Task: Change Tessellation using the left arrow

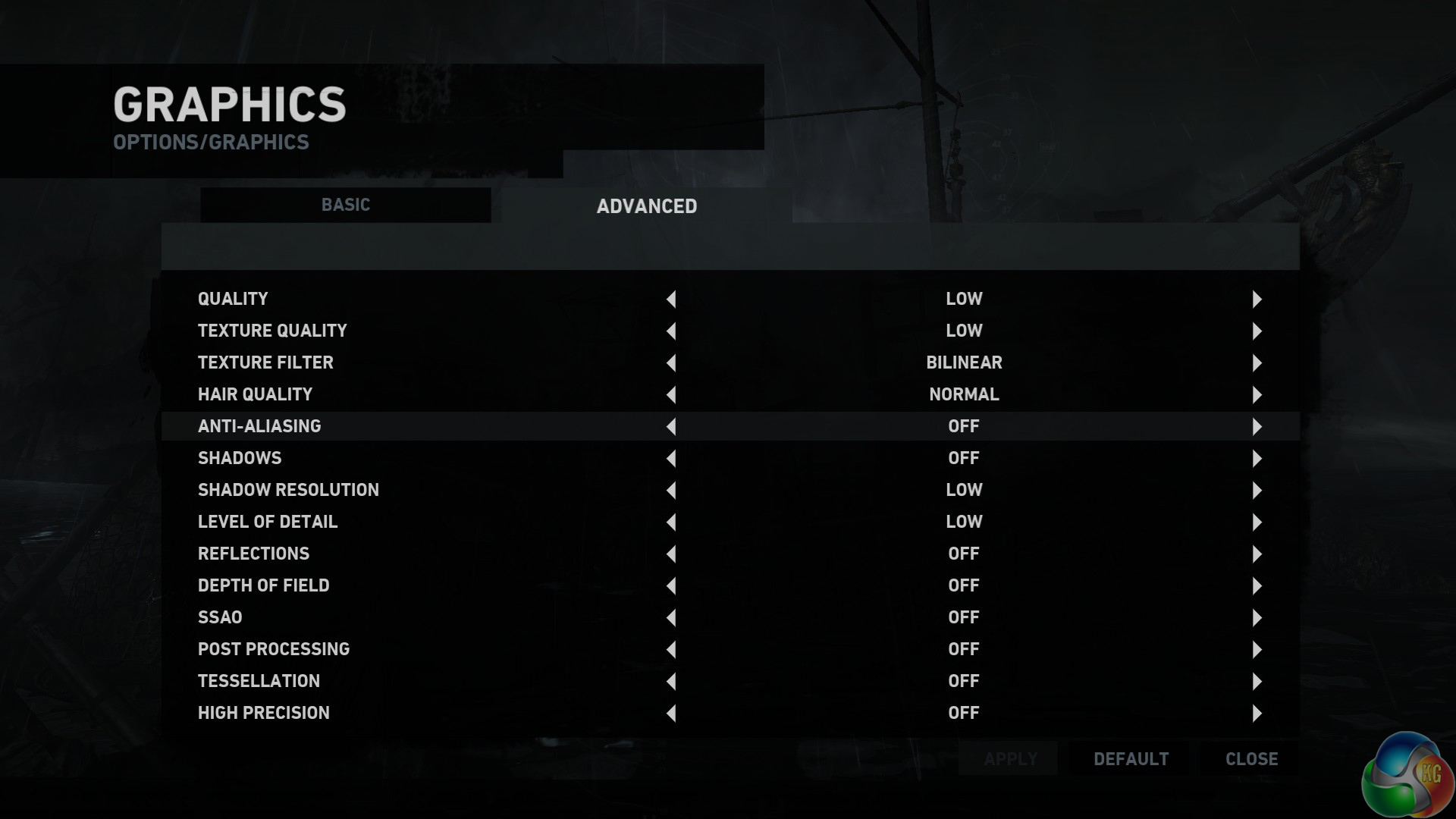Action: coord(671,682)
